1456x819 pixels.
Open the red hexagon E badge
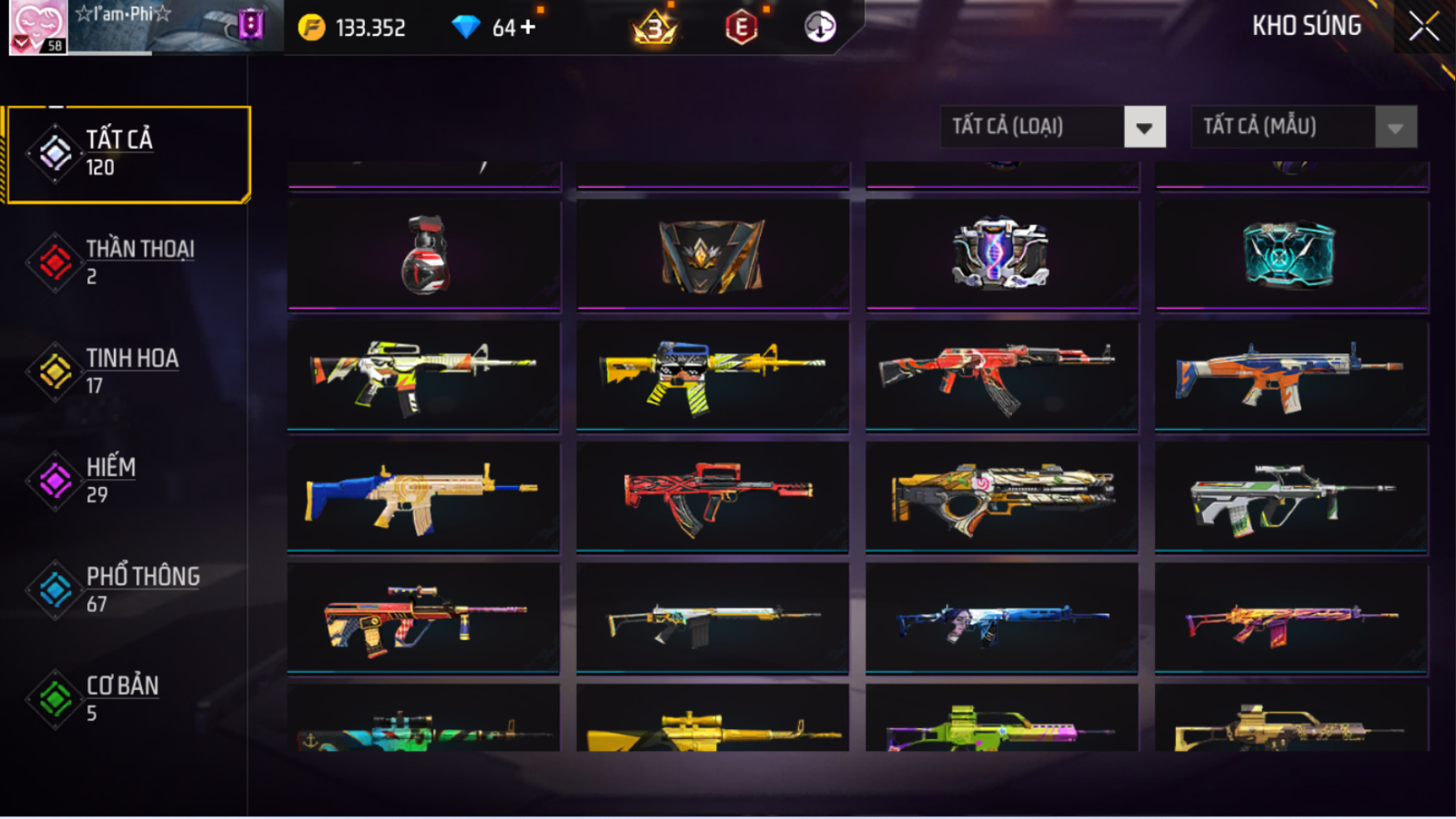(741, 27)
